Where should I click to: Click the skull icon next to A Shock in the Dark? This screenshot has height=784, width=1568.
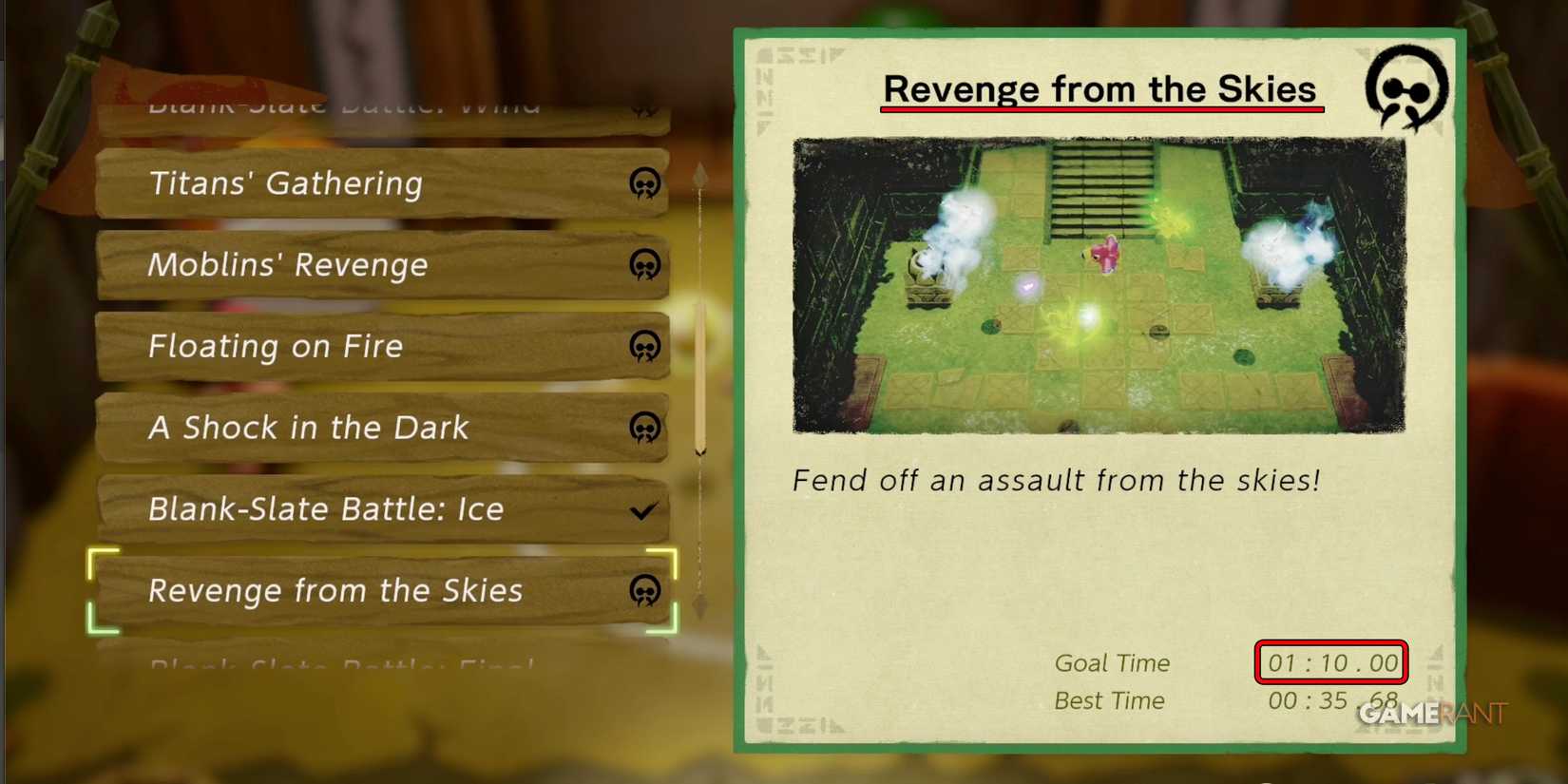tap(645, 429)
